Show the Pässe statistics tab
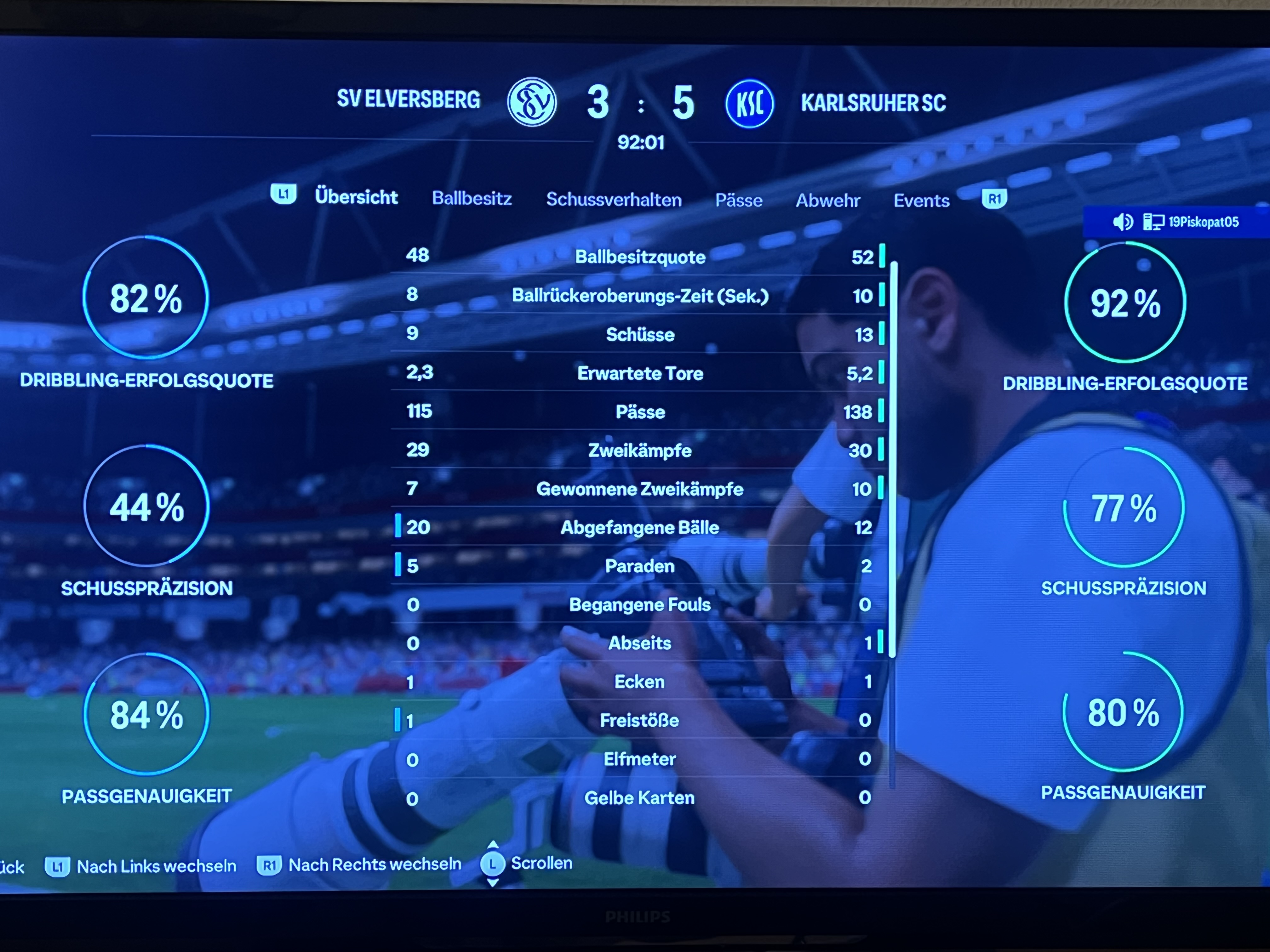1270x952 pixels. coord(738,200)
